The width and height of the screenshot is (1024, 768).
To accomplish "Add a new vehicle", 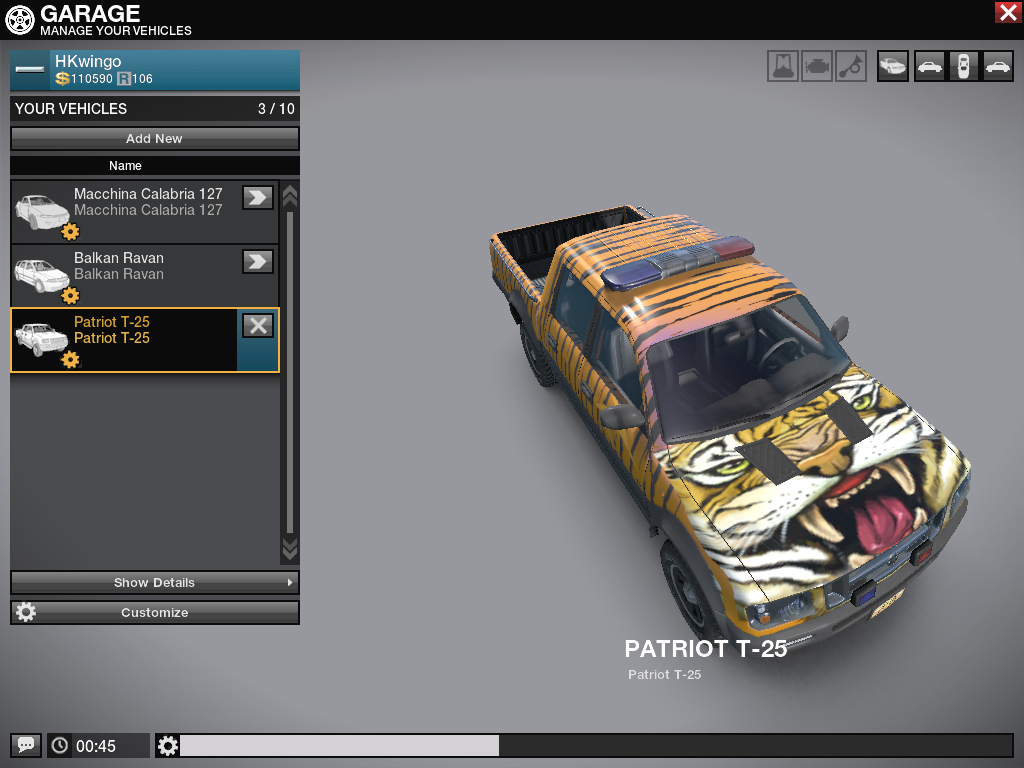I will (x=155, y=139).
